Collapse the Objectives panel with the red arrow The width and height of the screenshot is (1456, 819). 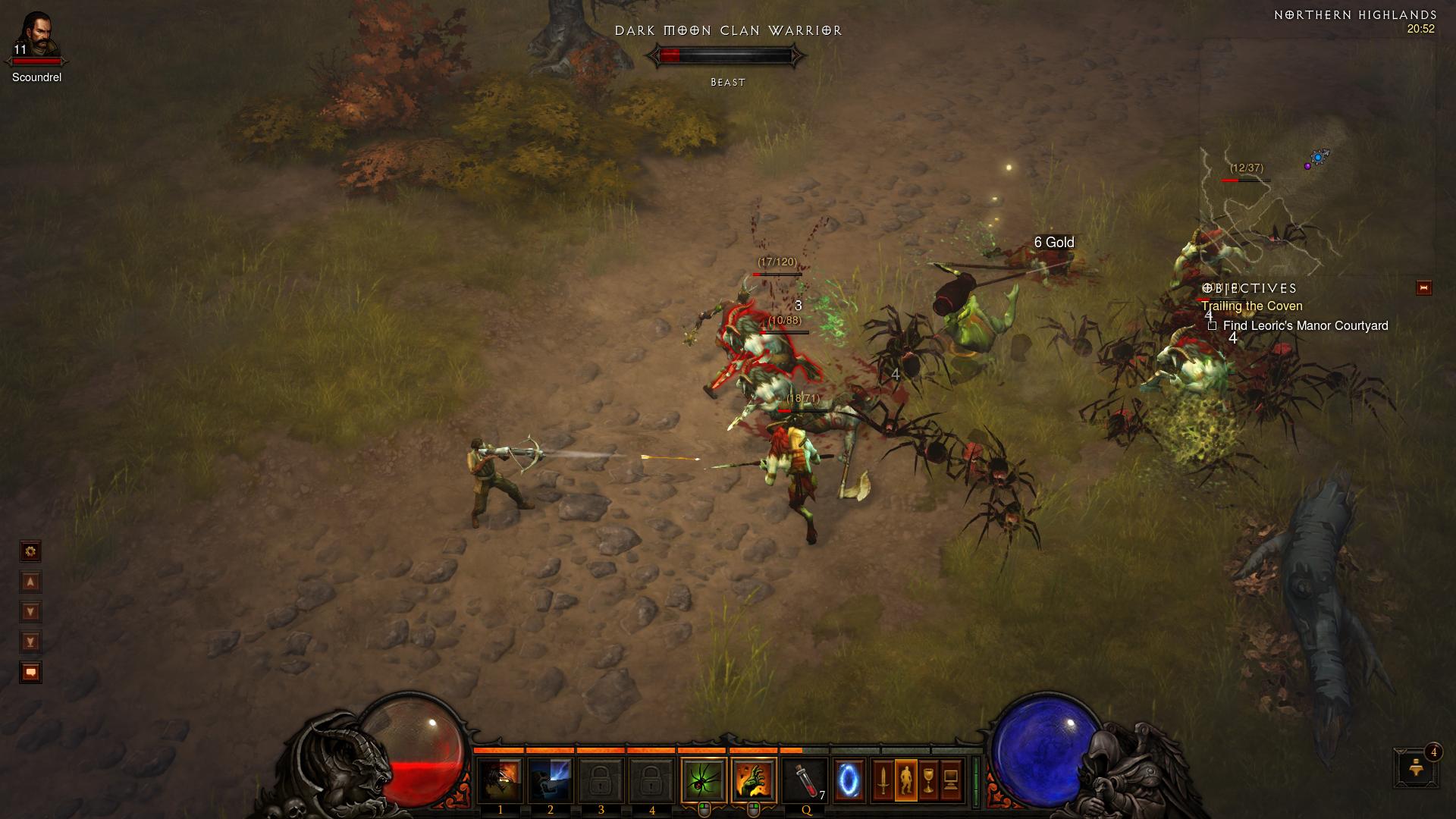pyautogui.click(x=1424, y=288)
